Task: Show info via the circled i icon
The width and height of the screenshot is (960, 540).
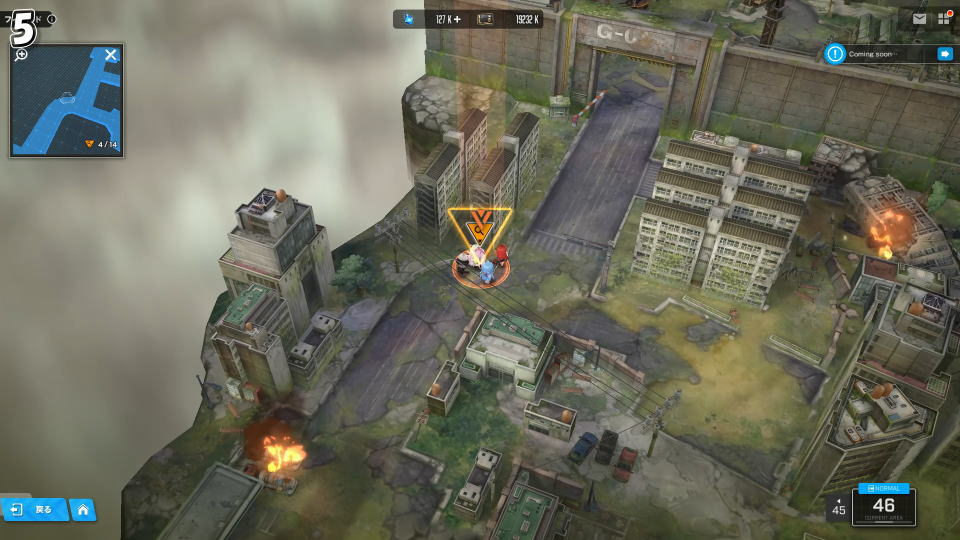Action: pos(52,19)
